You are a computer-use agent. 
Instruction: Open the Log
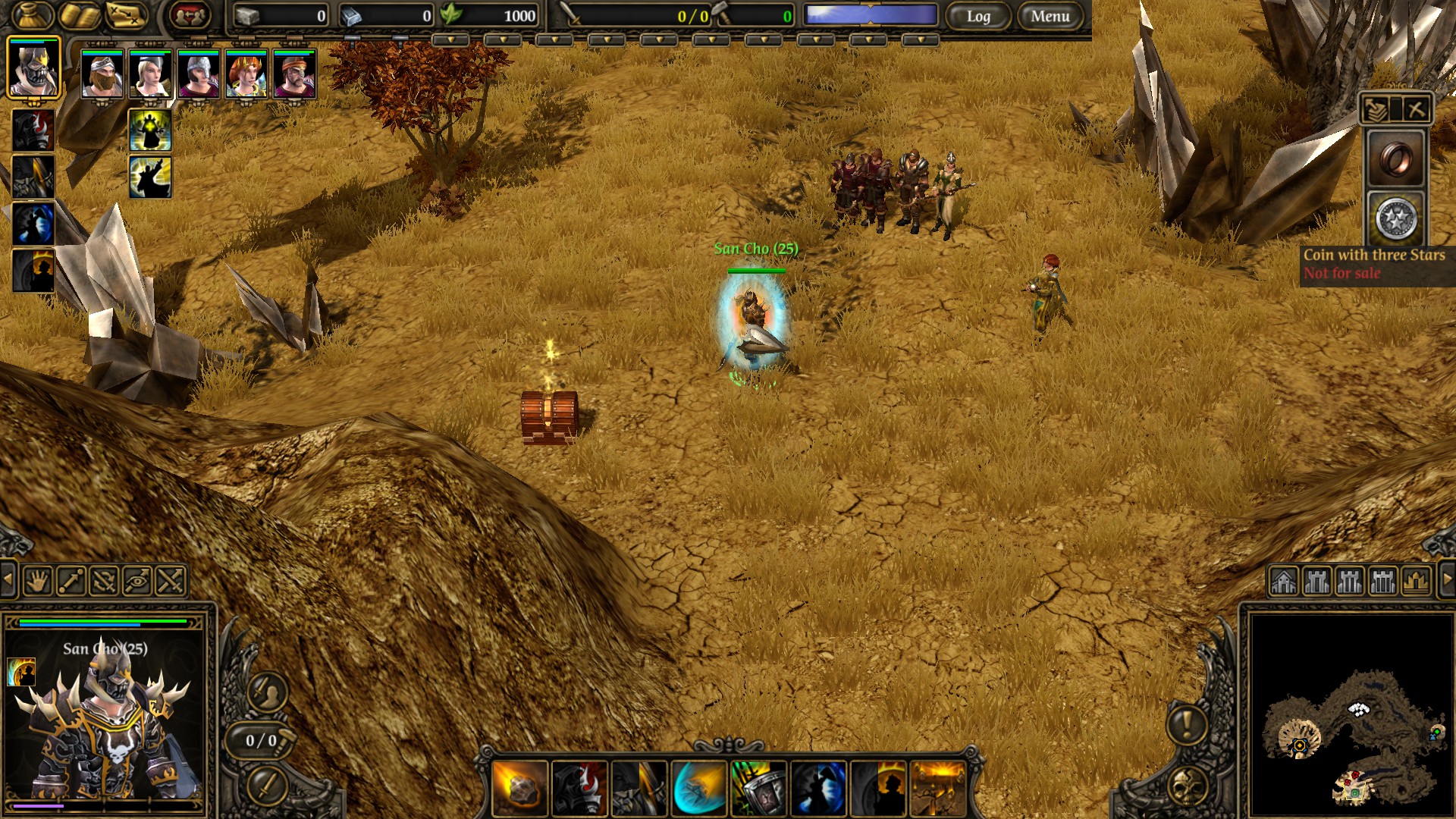(978, 16)
